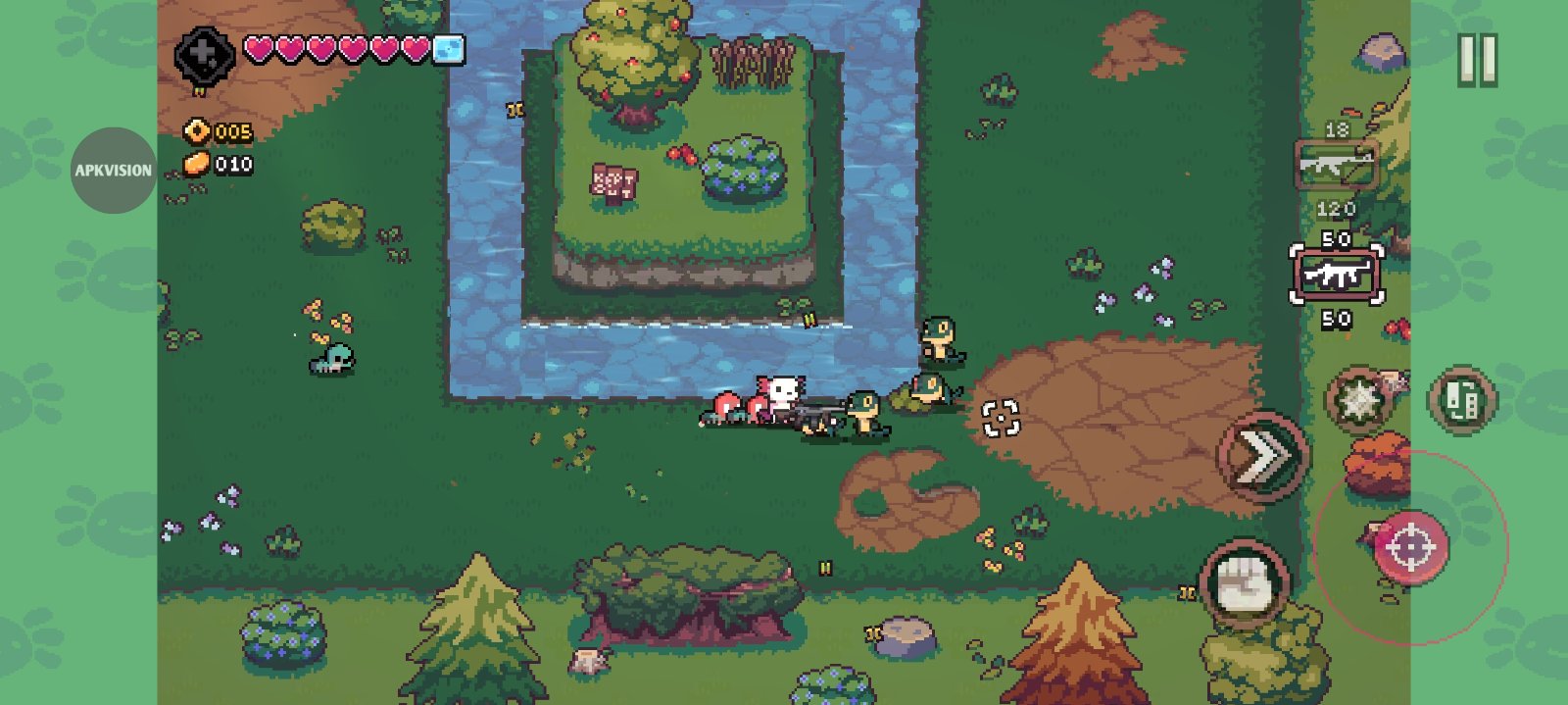Image resolution: width=1568 pixels, height=705 pixels.
Task: Switch to the unselected rifle slot
Action: 1335,165
